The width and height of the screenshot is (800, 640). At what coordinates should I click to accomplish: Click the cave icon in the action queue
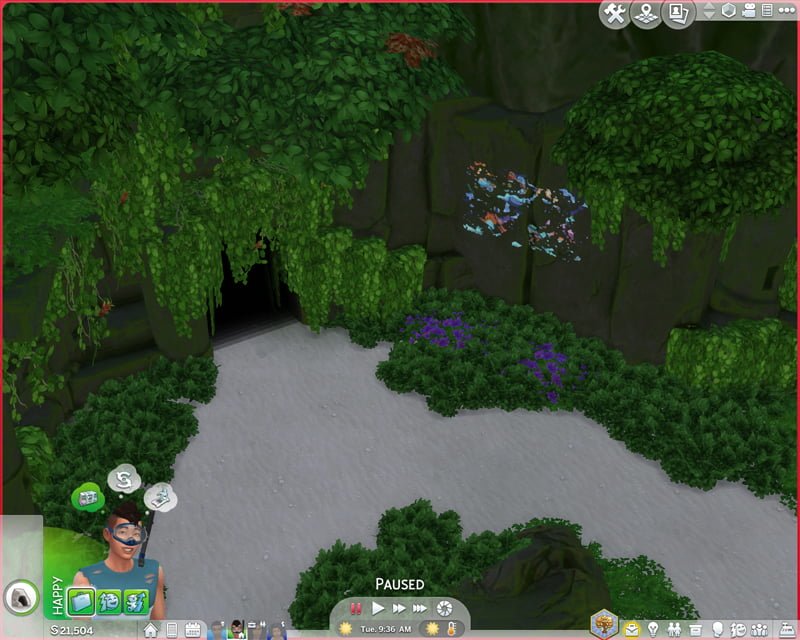pyautogui.click(x=18, y=598)
